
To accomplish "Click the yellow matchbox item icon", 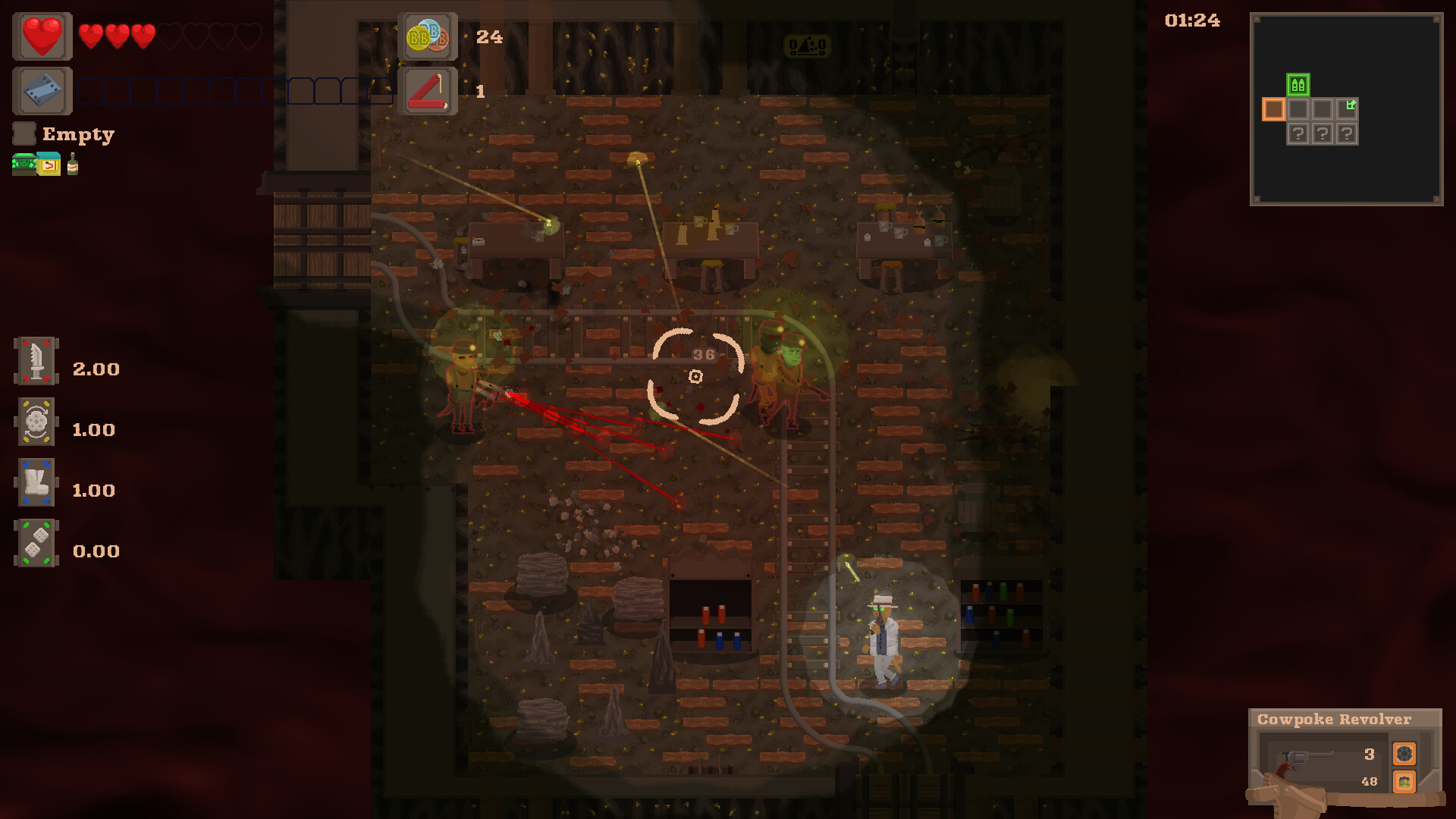I will (x=49, y=164).
